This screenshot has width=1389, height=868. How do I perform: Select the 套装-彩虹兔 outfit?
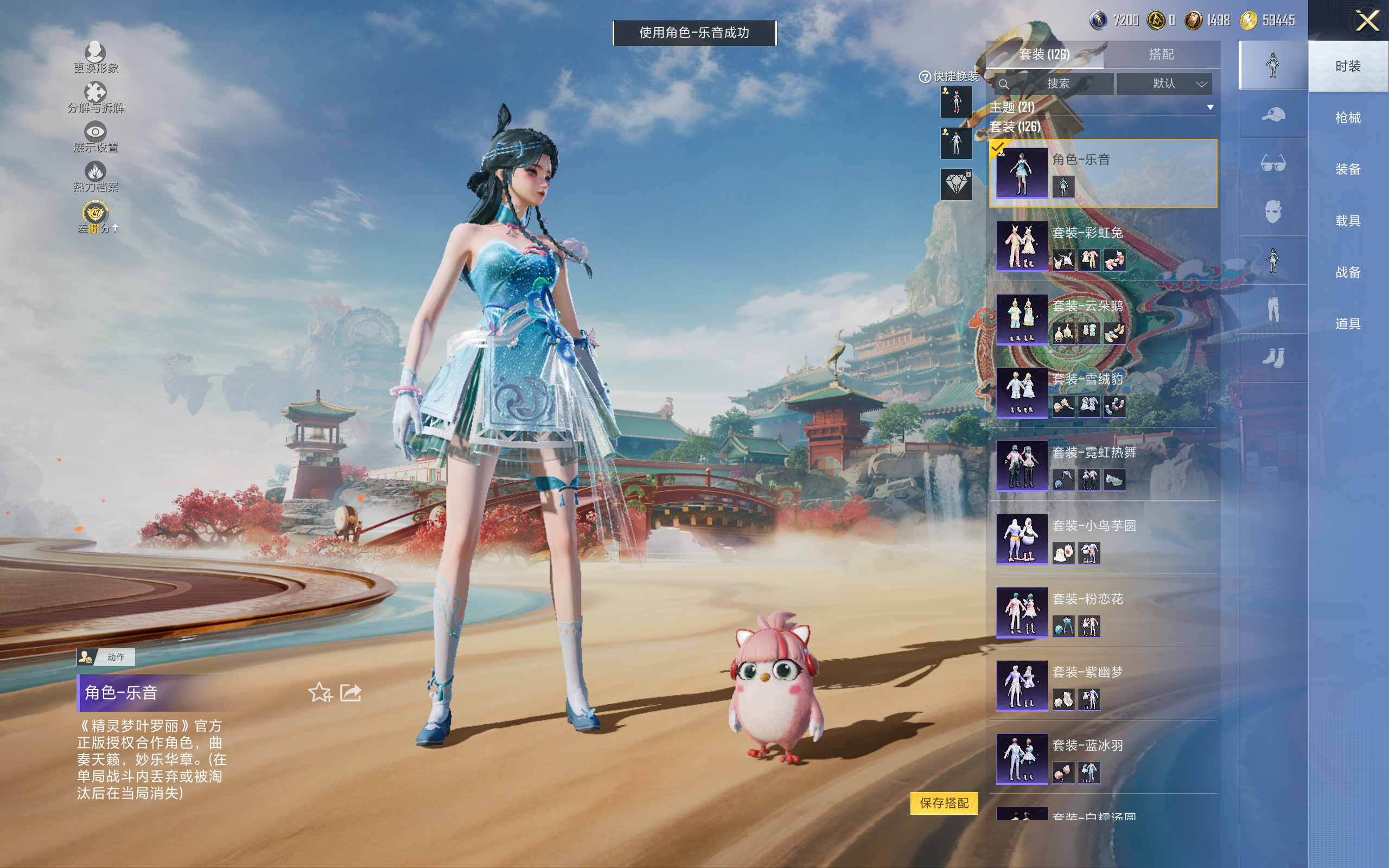[1102, 246]
